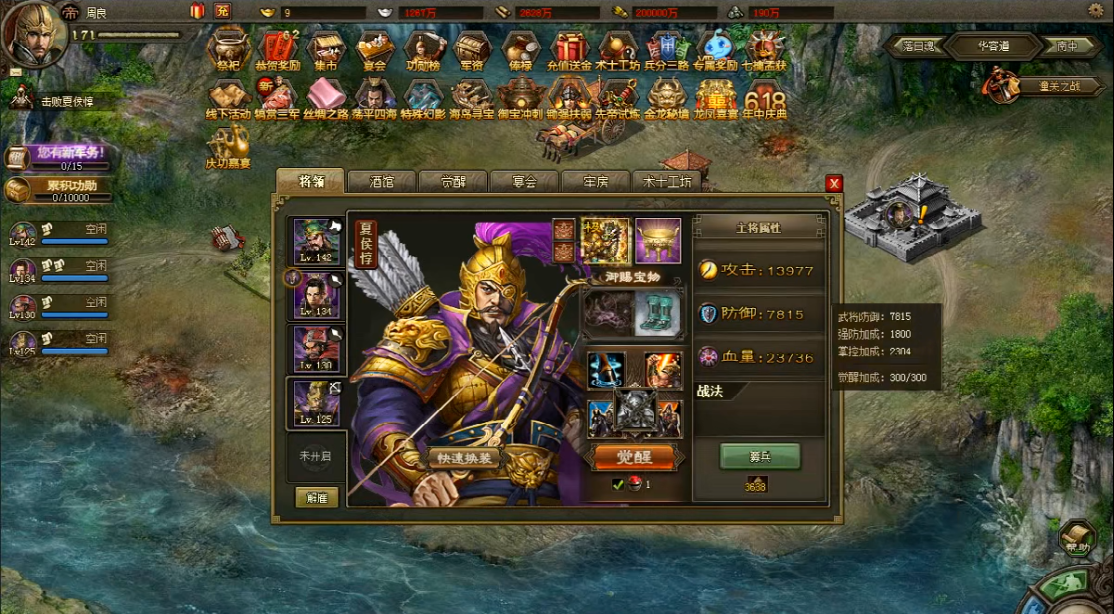
Task: Open the 术士工坊 tab in the panel
Action: [667, 182]
